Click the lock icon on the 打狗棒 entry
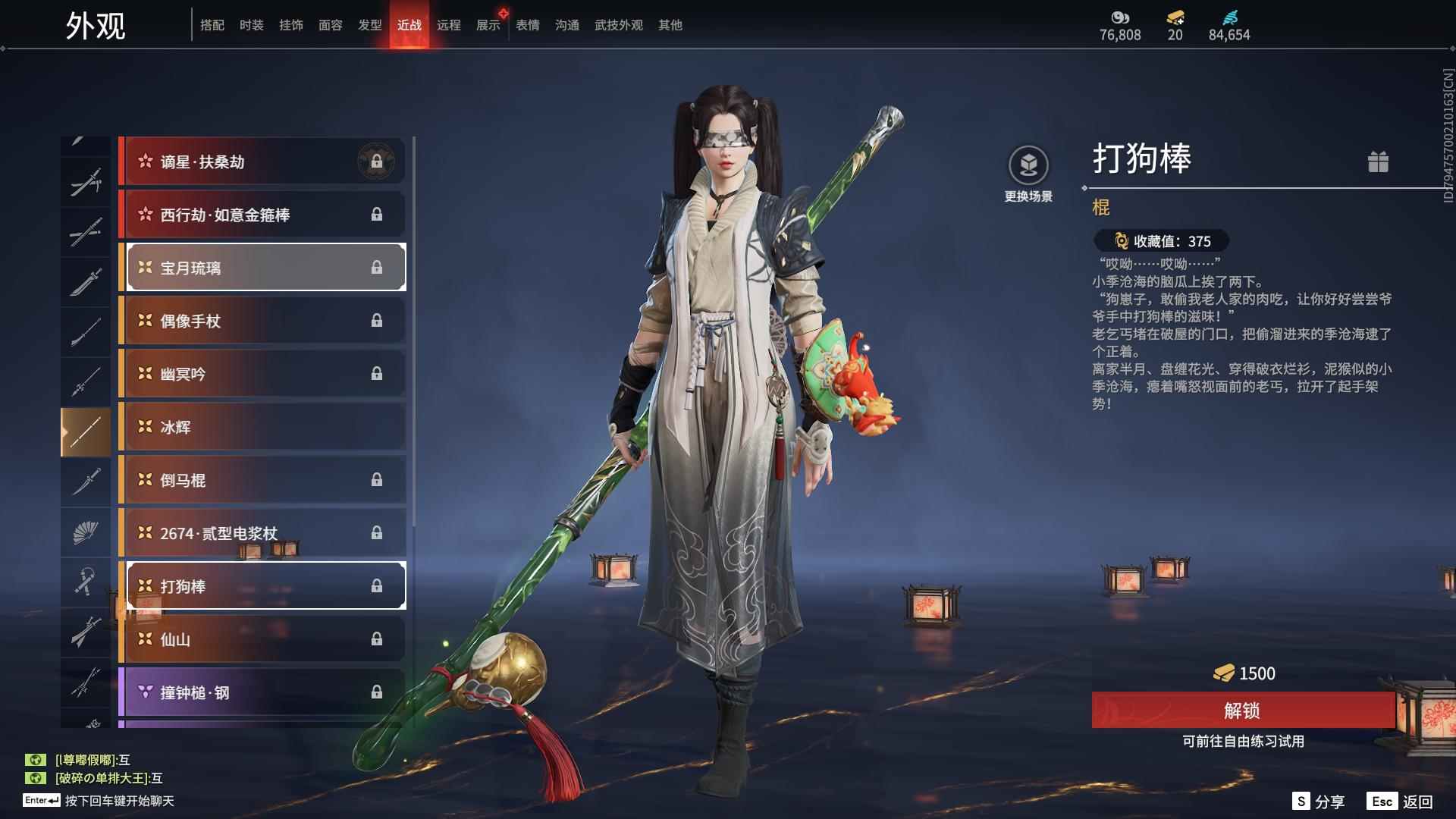Viewport: 1456px width, 819px height. (377, 585)
